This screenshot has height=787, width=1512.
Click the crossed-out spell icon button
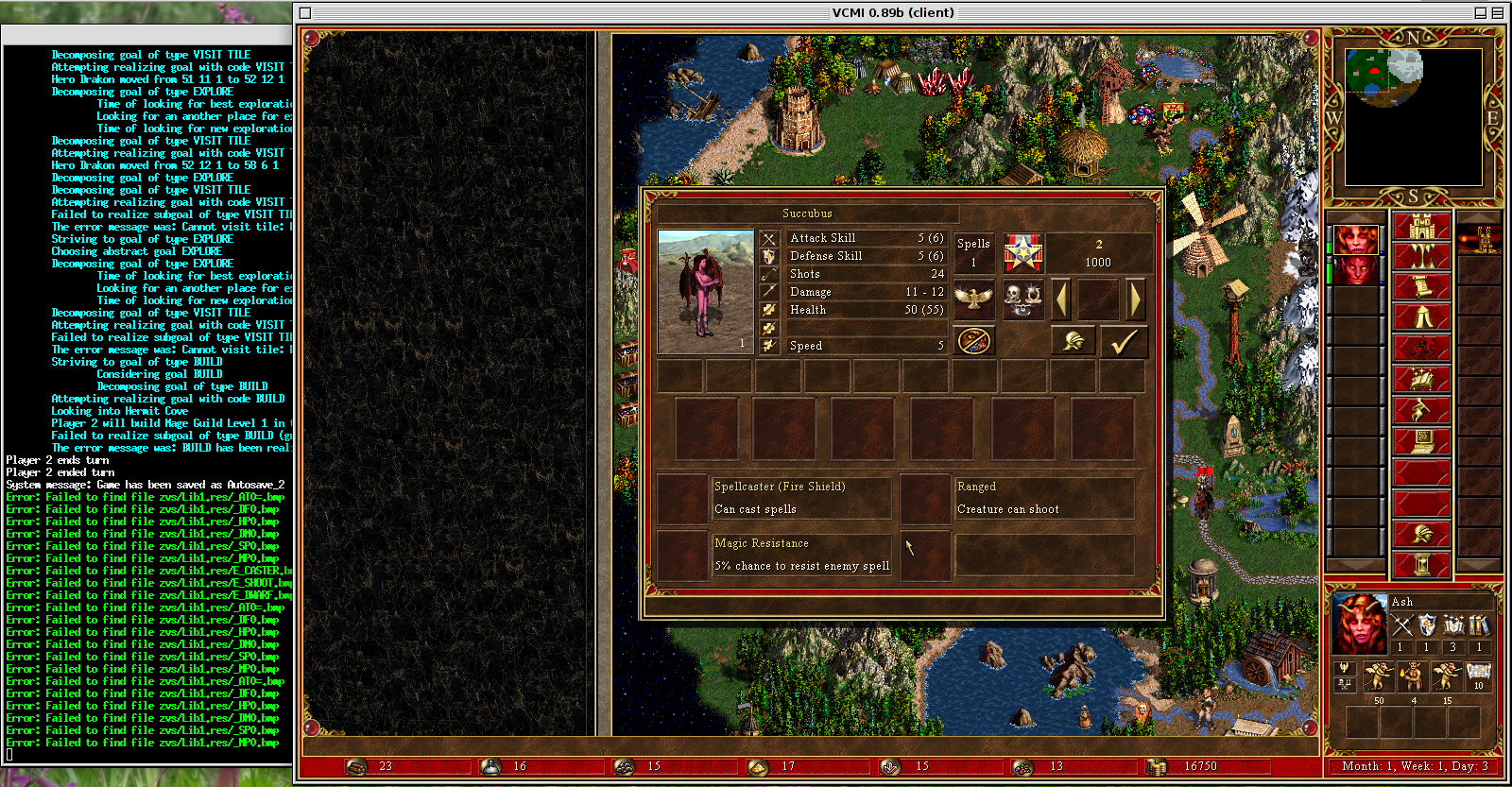click(x=973, y=341)
